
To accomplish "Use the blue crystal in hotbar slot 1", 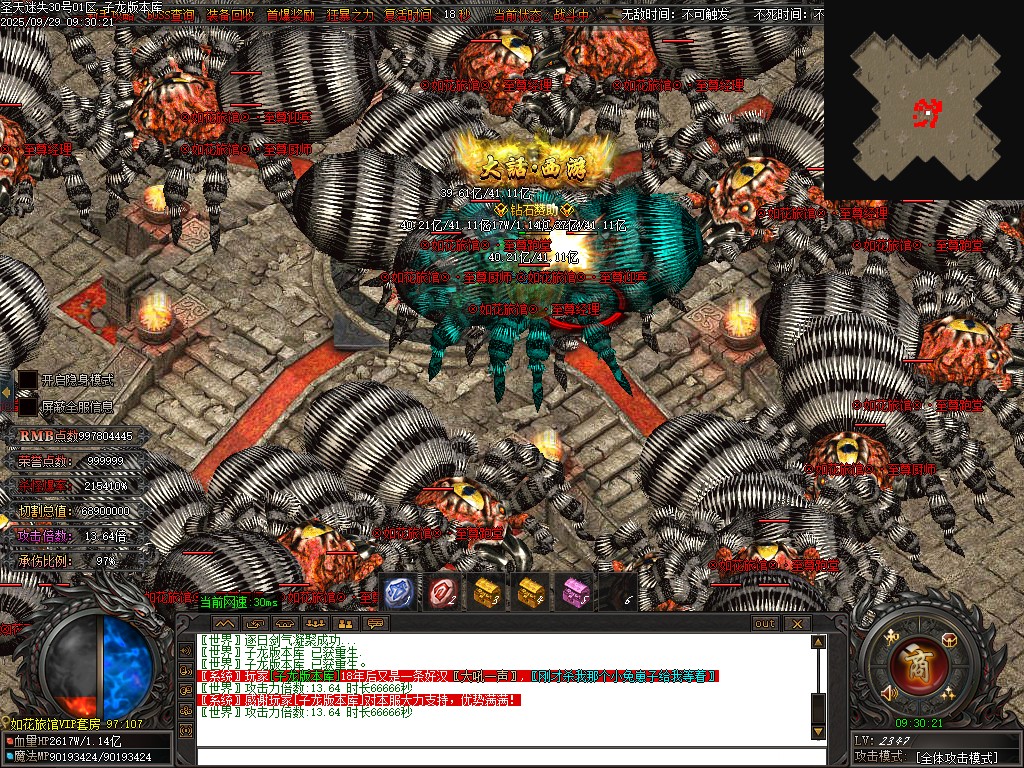I will 399,593.
